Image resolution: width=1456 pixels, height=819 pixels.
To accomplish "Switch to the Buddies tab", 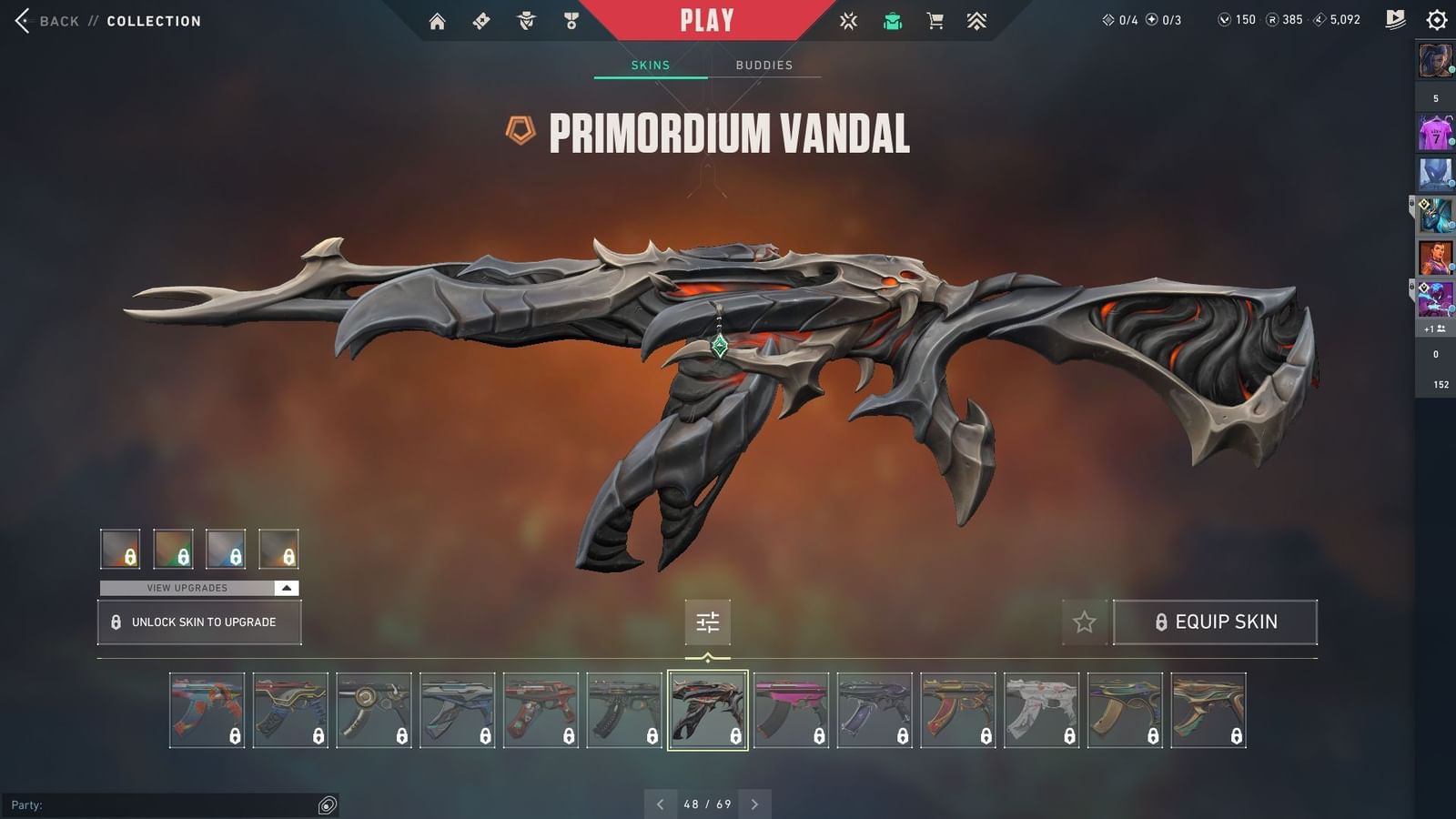I will tap(764, 65).
